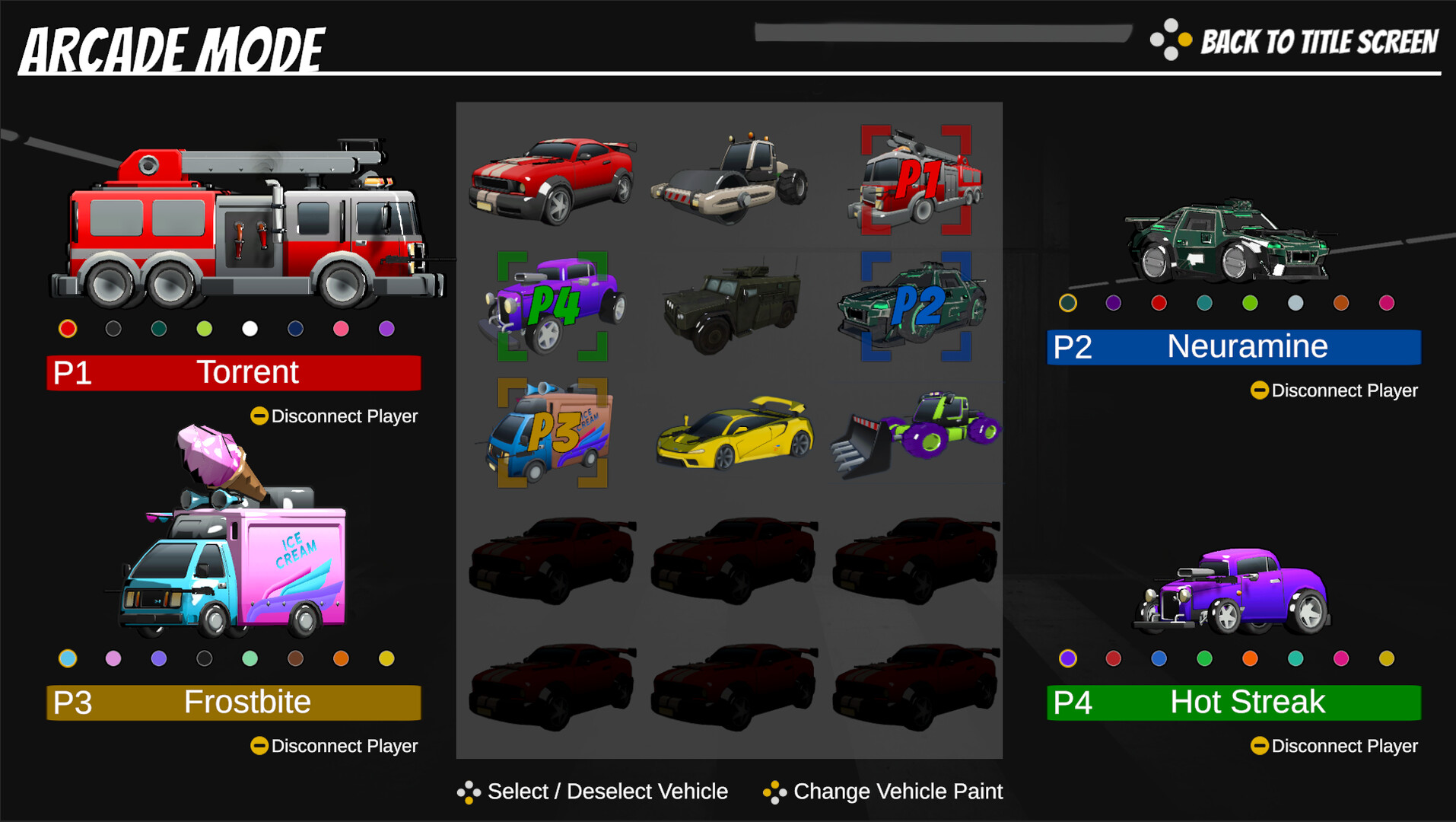1456x822 pixels.
Task: Pick the pink paint swatch for P2's Neuramine
Action: click(1387, 302)
